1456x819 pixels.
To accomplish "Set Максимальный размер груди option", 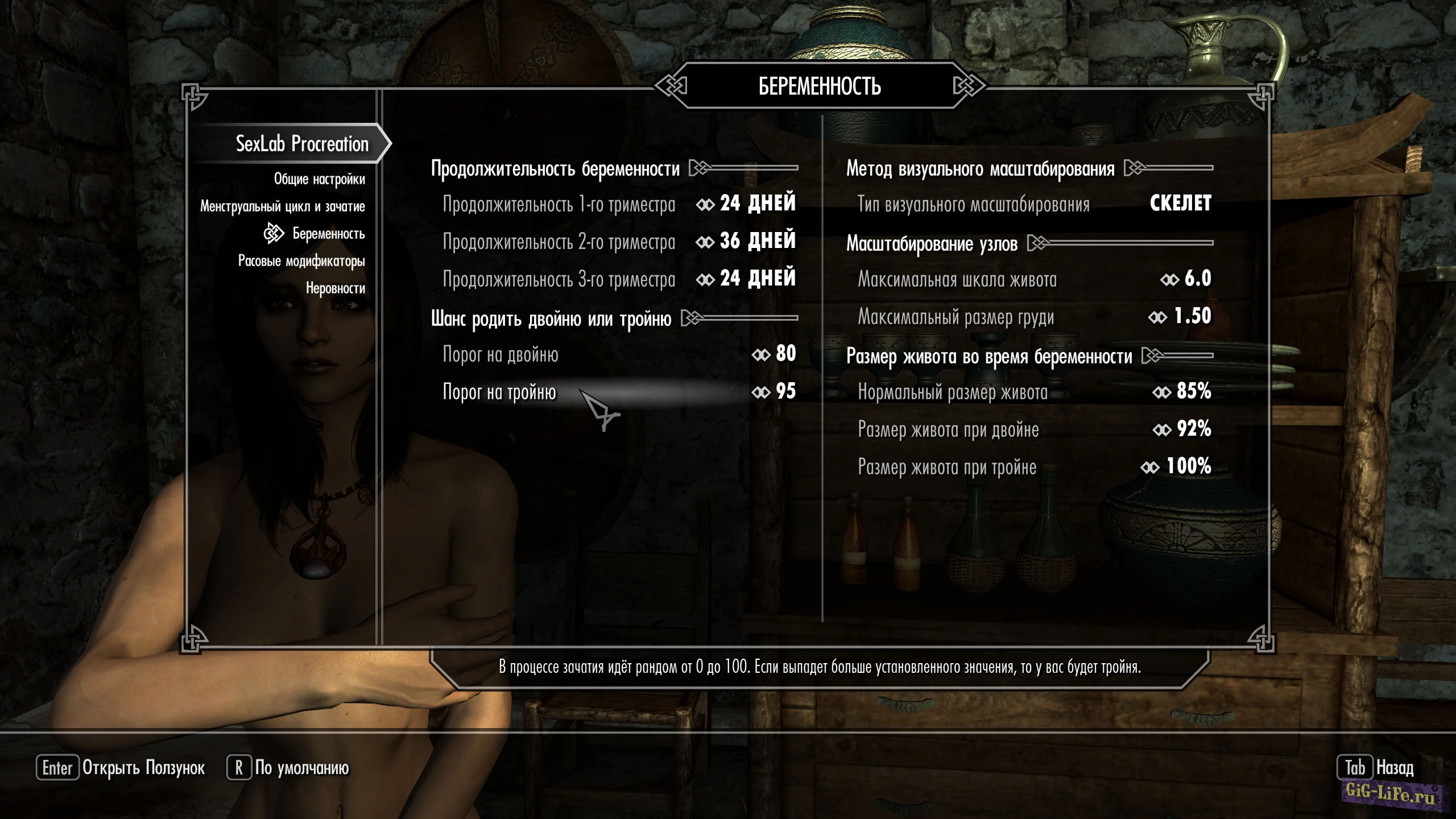I will coord(1034,317).
